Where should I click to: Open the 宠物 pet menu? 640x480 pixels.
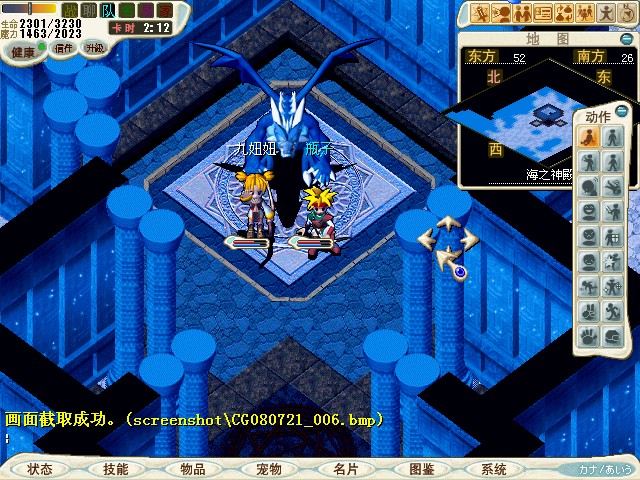[268, 468]
